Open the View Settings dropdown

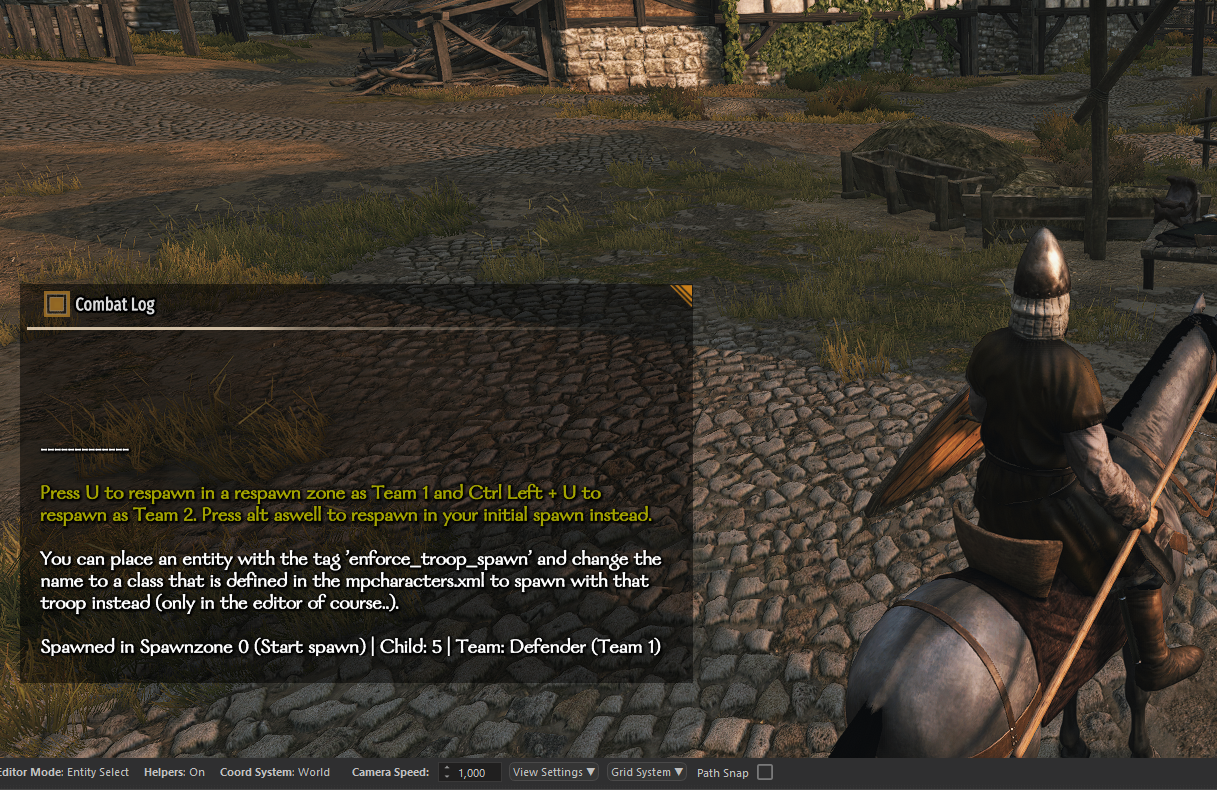(554, 772)
